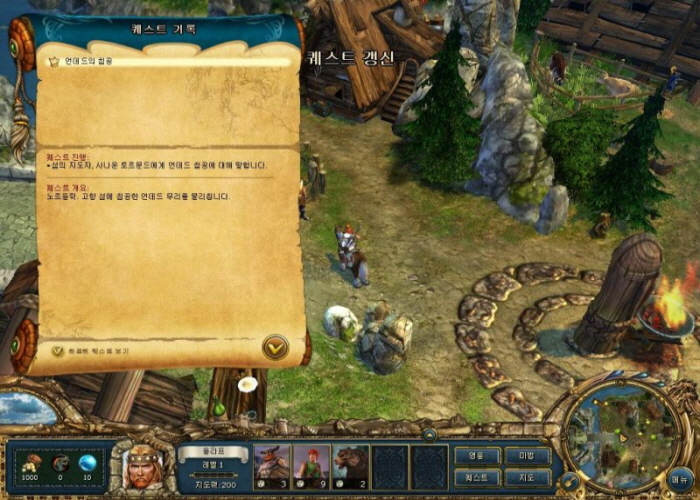Screen dimensions: 700x500
Task: Choose the red-haired unit with 9 troops
Action: [311, 465]
